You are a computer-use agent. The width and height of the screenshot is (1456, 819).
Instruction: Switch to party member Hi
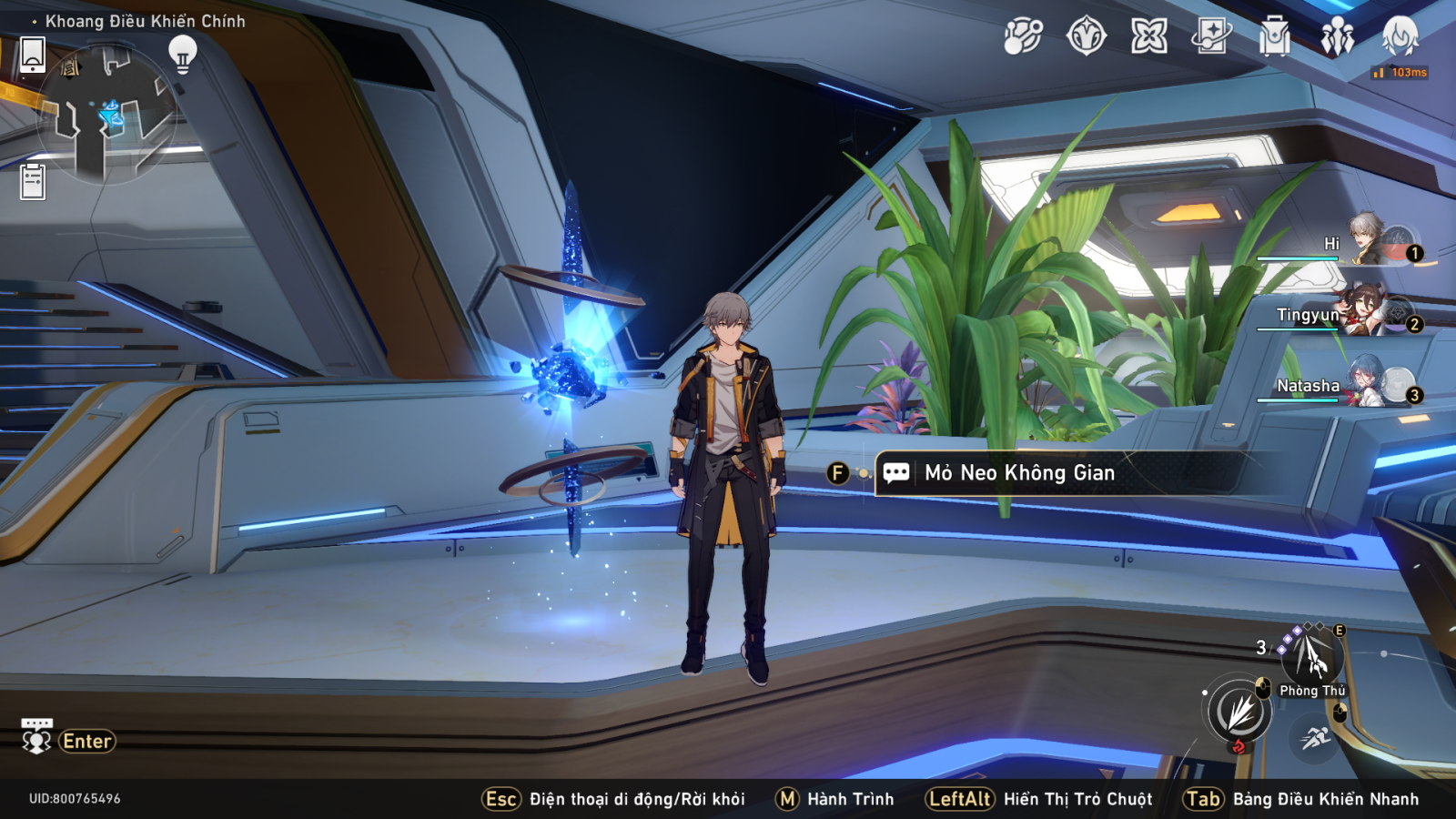1370,241
